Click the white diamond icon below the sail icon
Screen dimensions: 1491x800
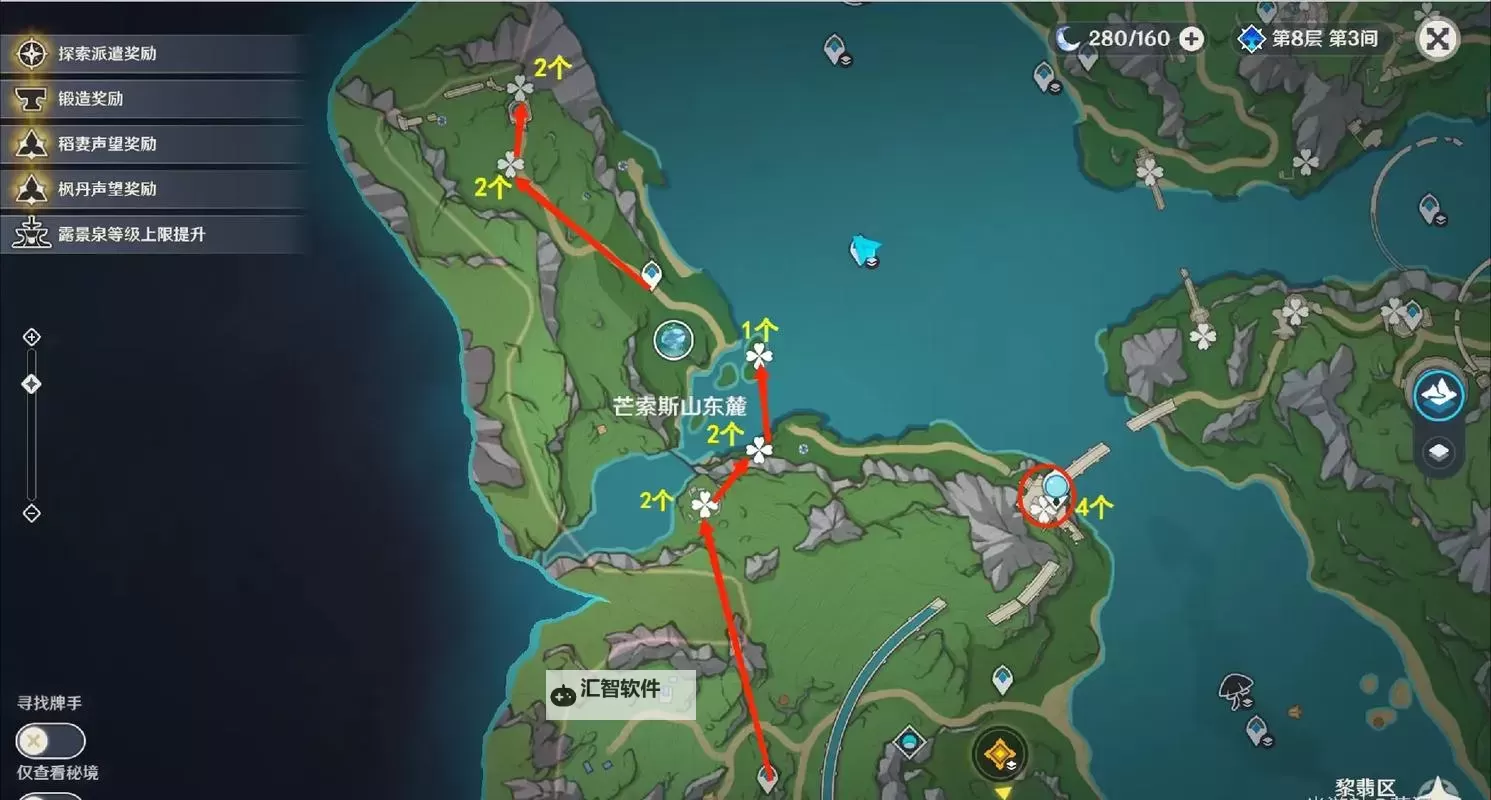(x=1438, y=452)
